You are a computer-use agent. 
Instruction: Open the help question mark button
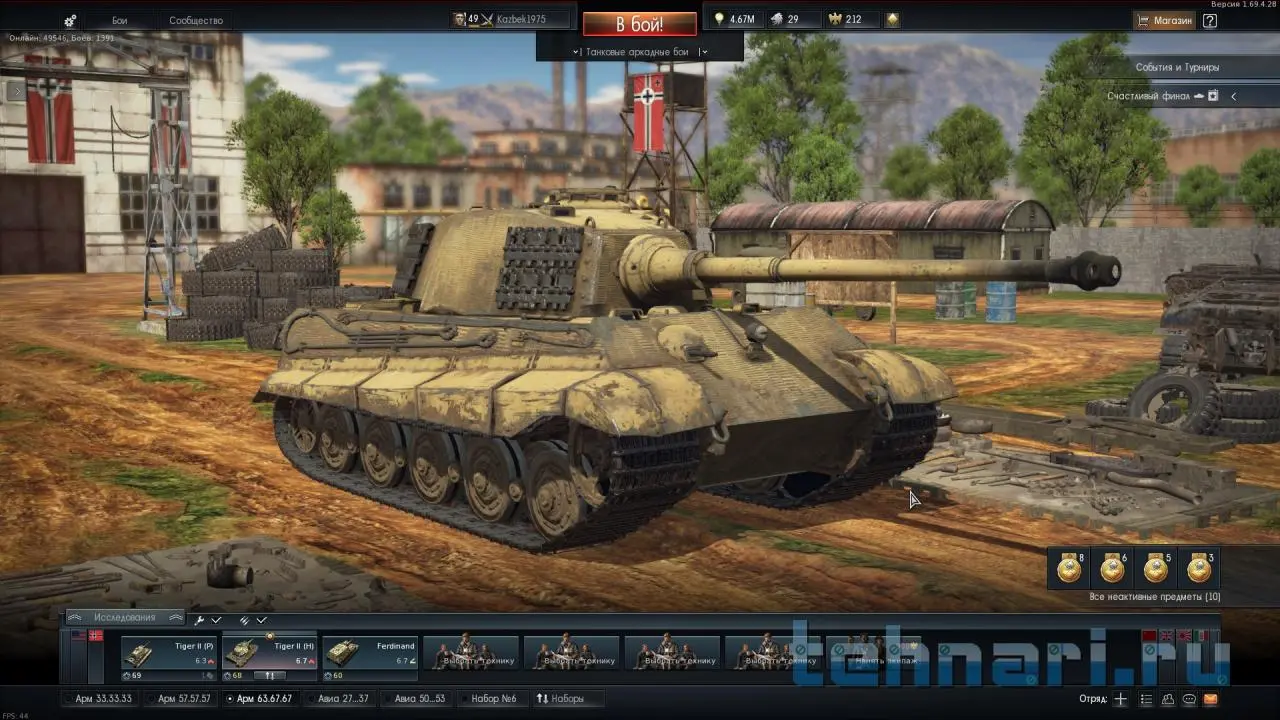[x=1210, y=20]
